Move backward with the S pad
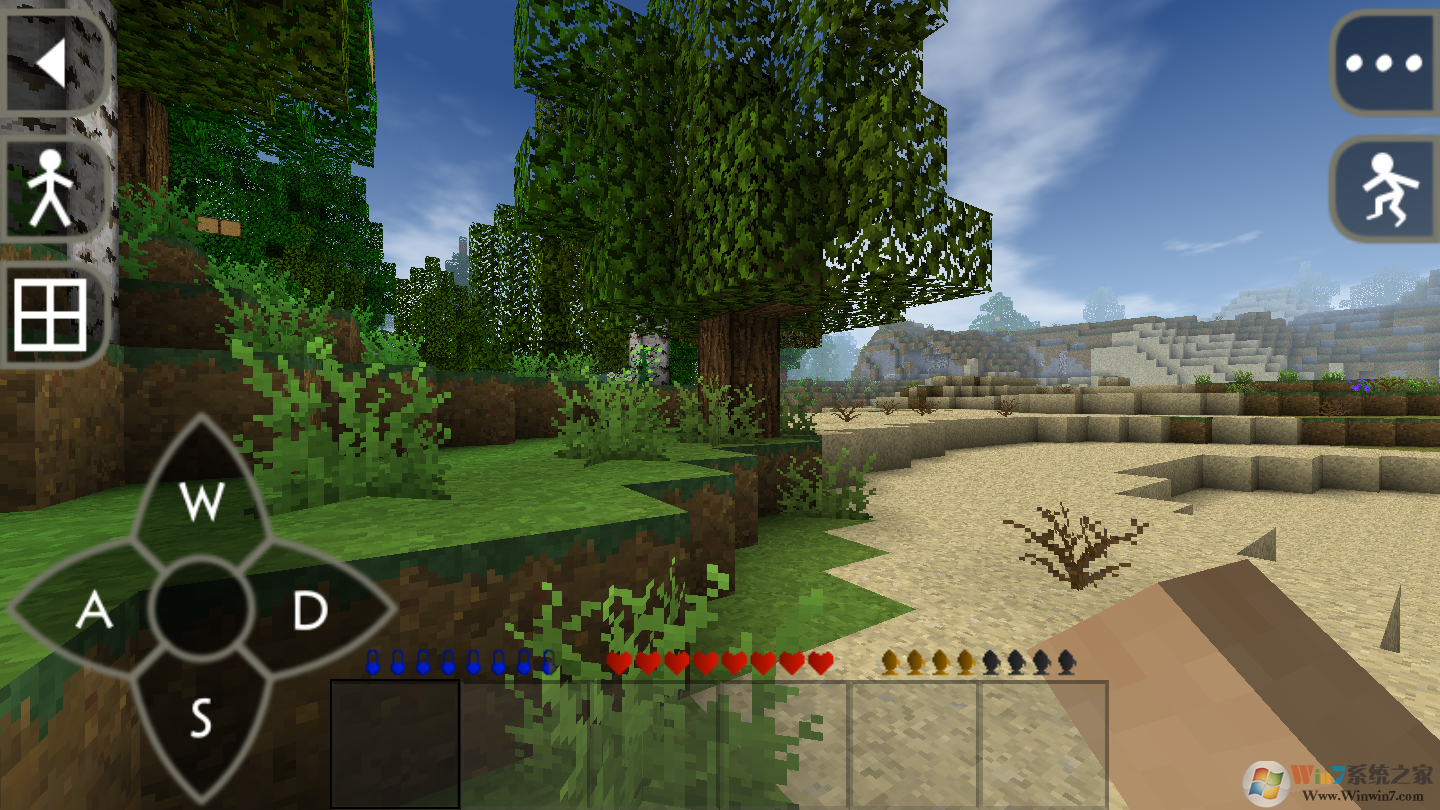 [x=200, y=716]
